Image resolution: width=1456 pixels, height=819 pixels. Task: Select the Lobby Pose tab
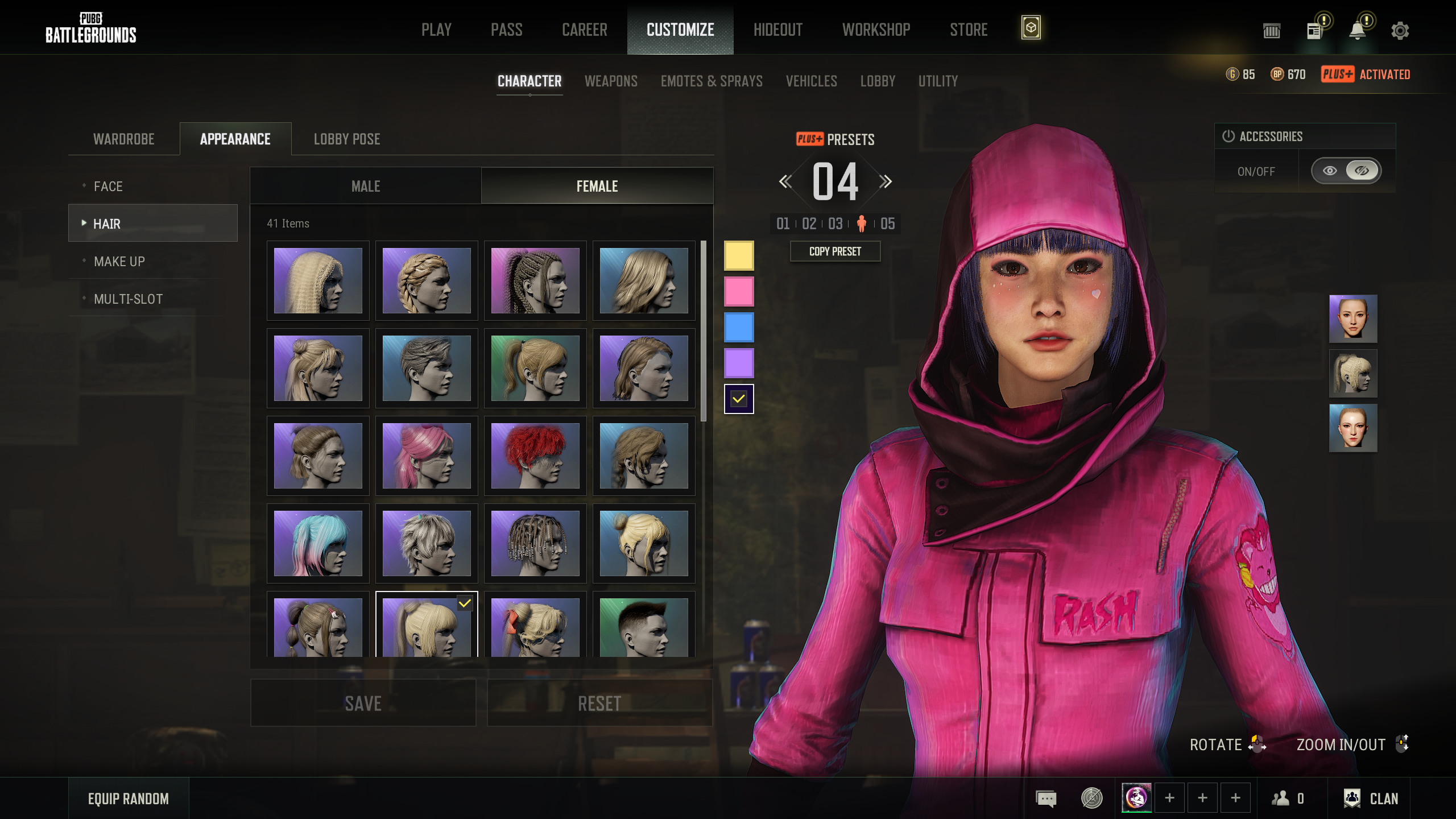pos(347,139)
